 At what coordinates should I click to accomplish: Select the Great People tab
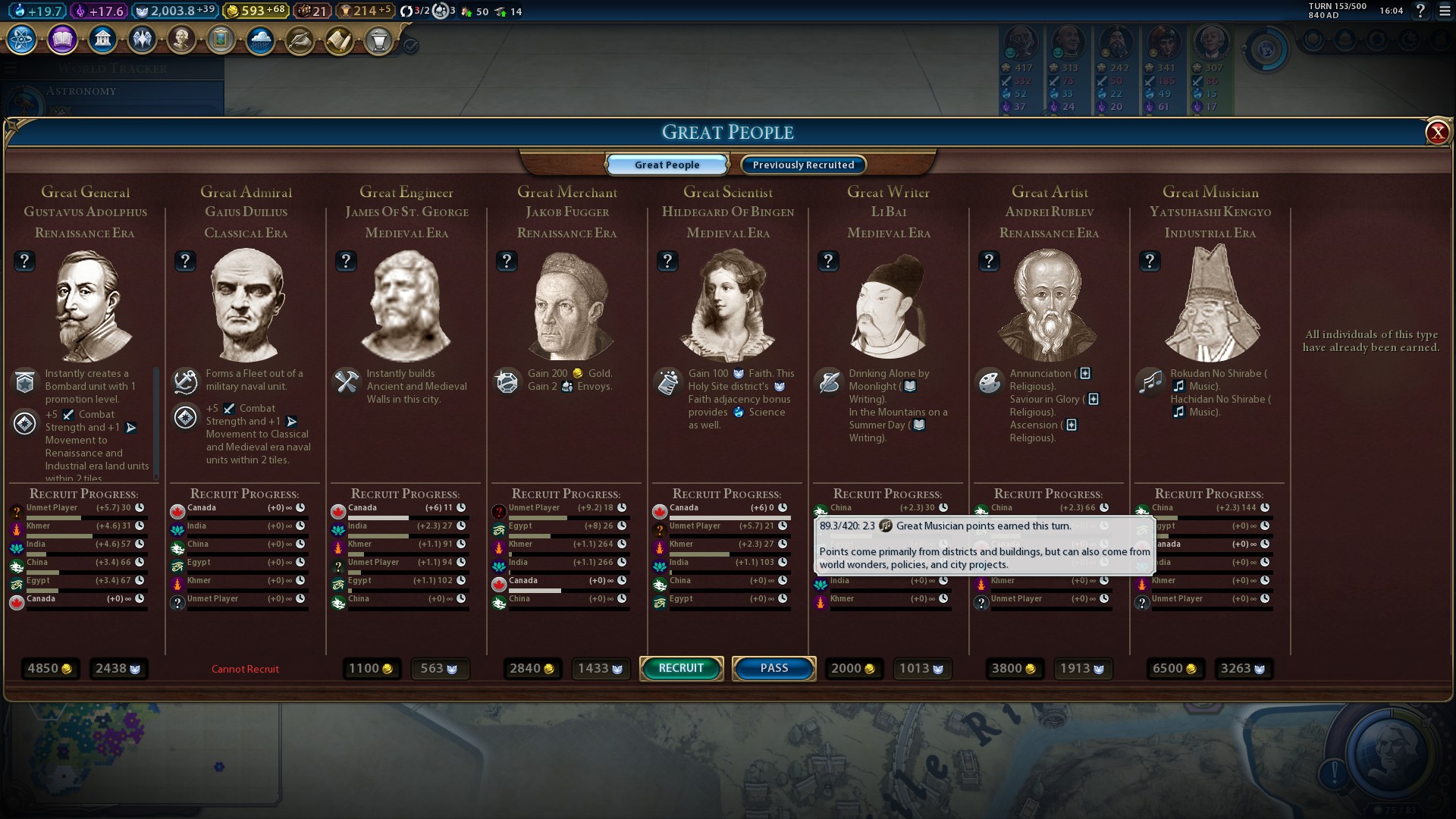pyautogui.click(x=667, y=165)
